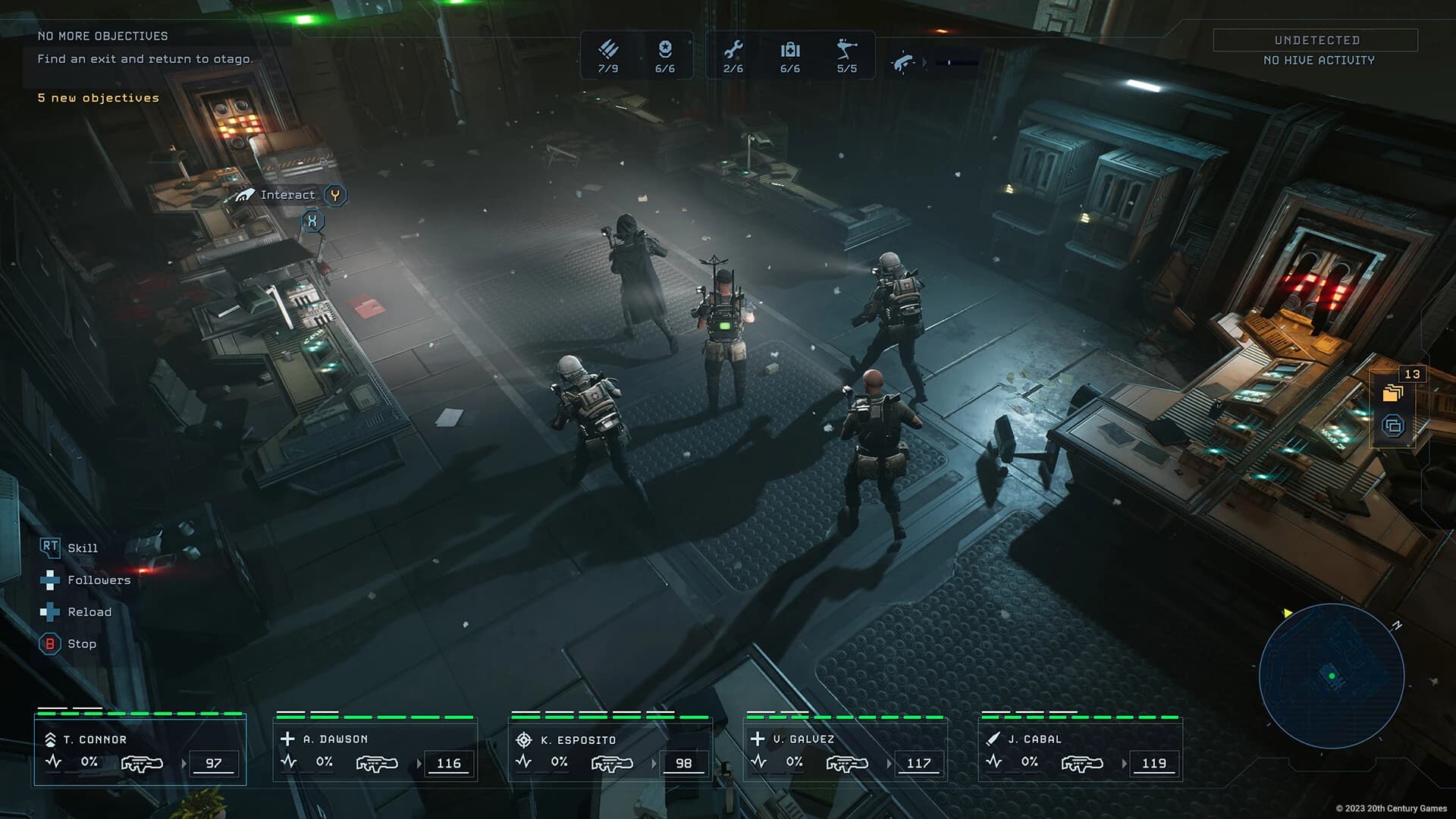The height and width of the screenshot is (819, 1456).
Task: Select marine K. Esposito's portrait panel
Action: [611, 751]
